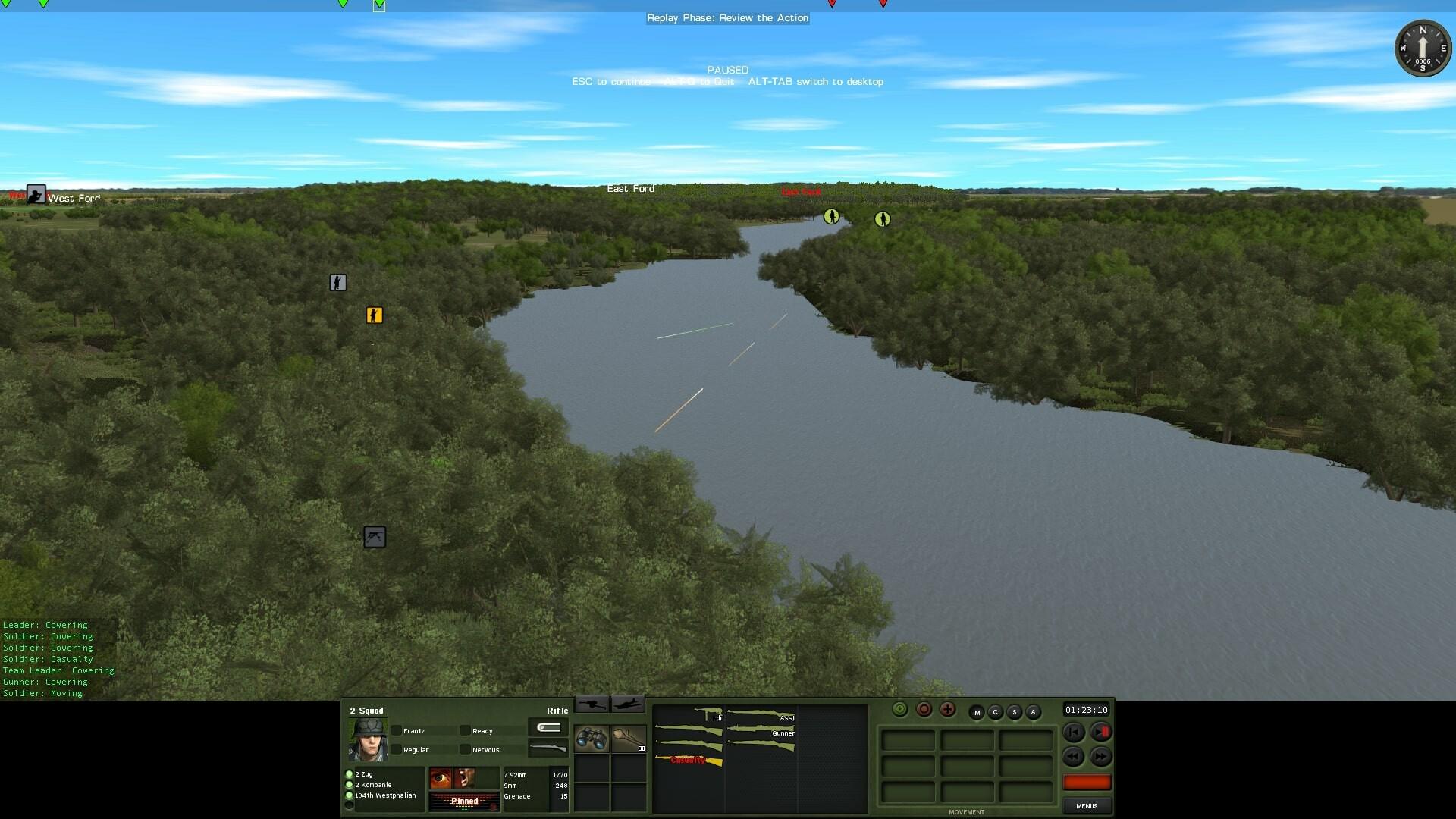The width and height of the screenshot is (1456, 819).
Task: Select the infantry unit icon on the map
Action: click(x=338, y=282)
